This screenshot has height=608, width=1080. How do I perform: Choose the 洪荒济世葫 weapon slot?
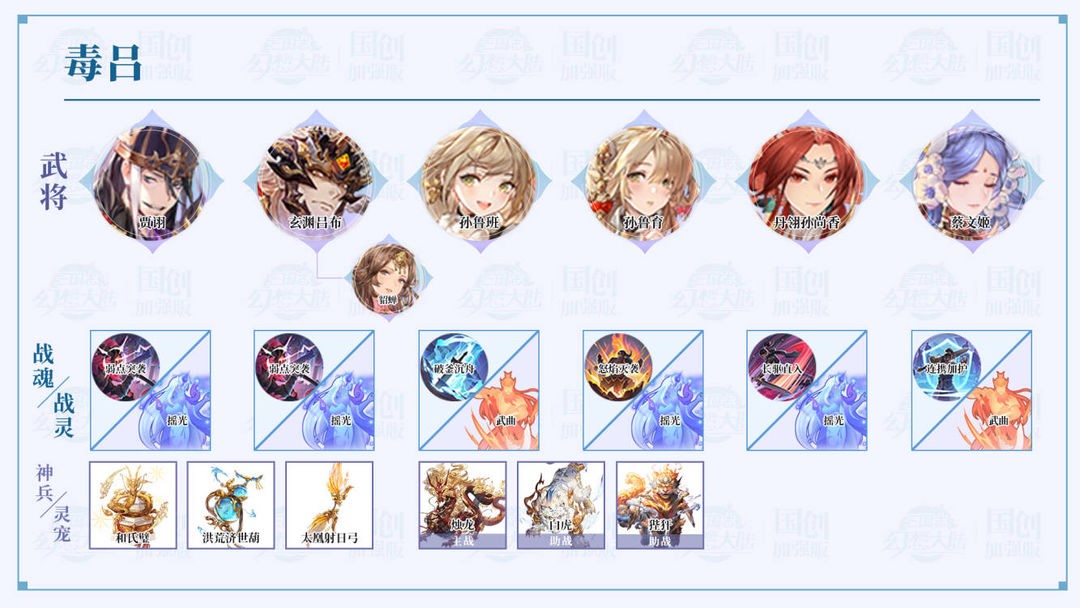(231, 504)
